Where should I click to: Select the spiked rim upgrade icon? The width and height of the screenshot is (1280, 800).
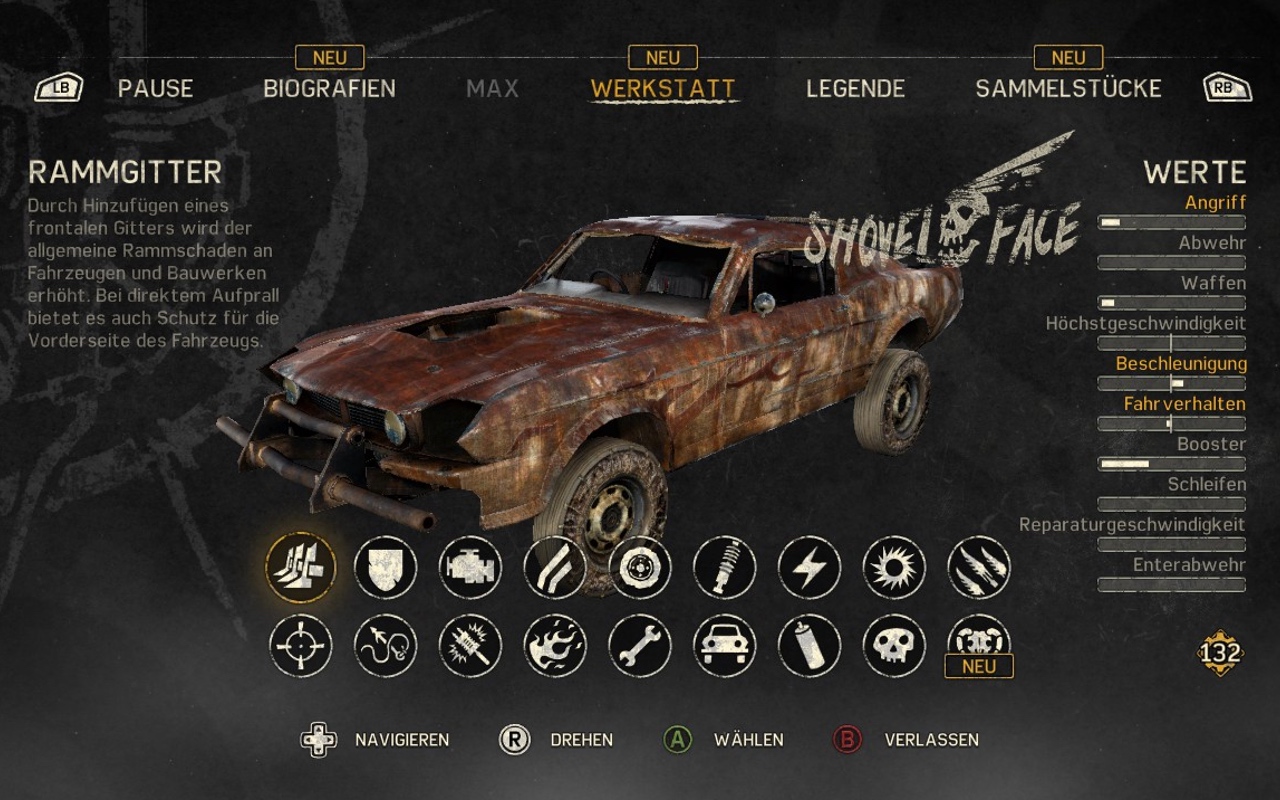894,567
